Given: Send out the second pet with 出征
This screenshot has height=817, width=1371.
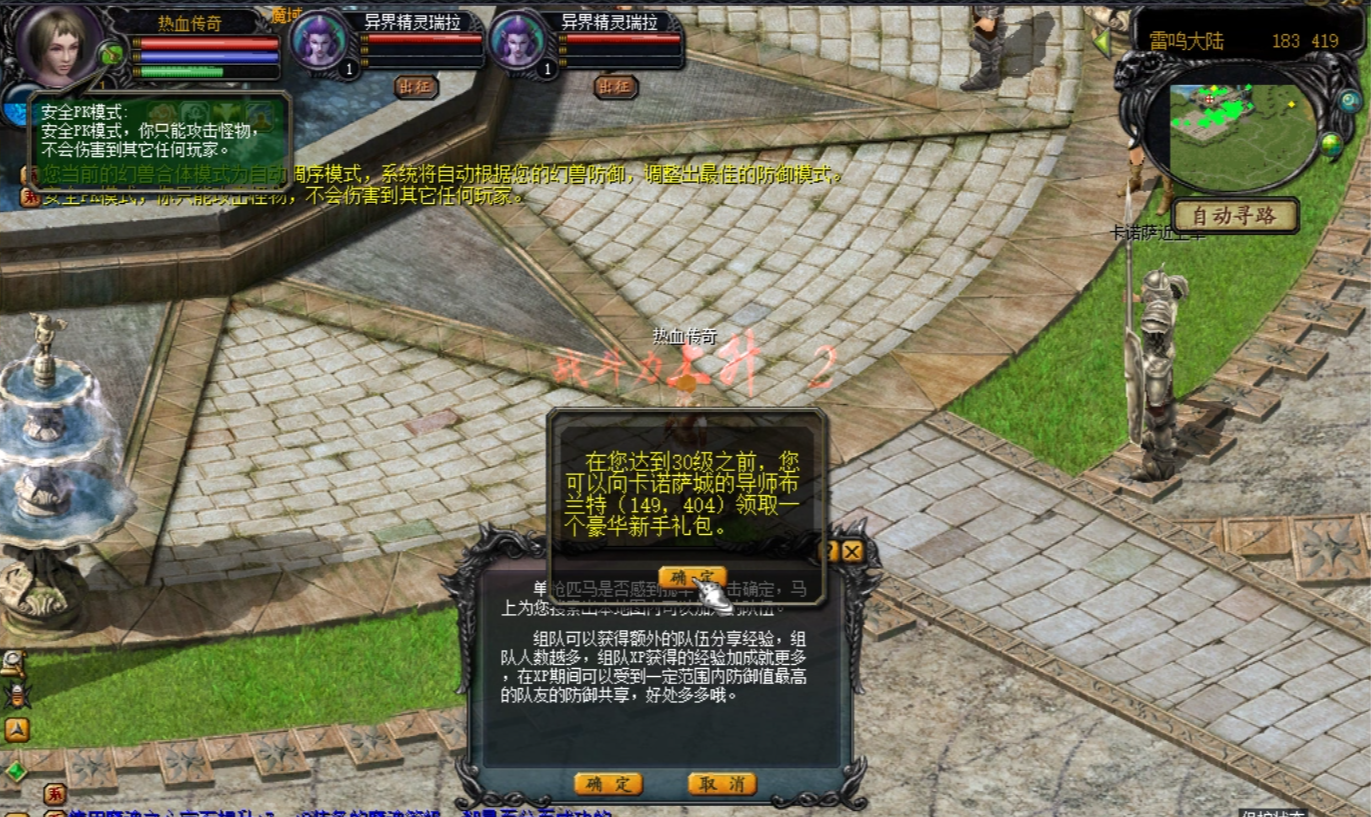Looking at the screenshot, I should [x=615, y=87].
